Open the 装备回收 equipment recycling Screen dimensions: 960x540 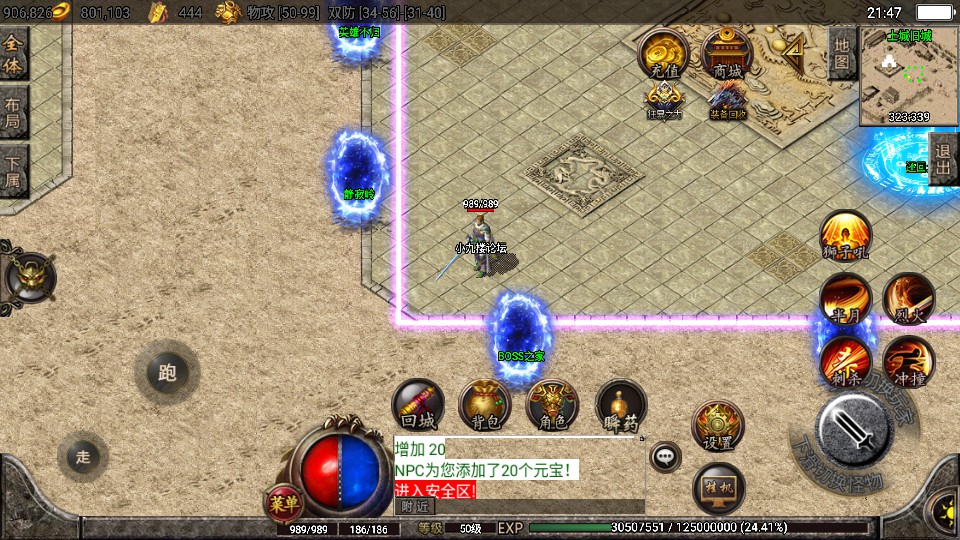[x=727, y=99]
